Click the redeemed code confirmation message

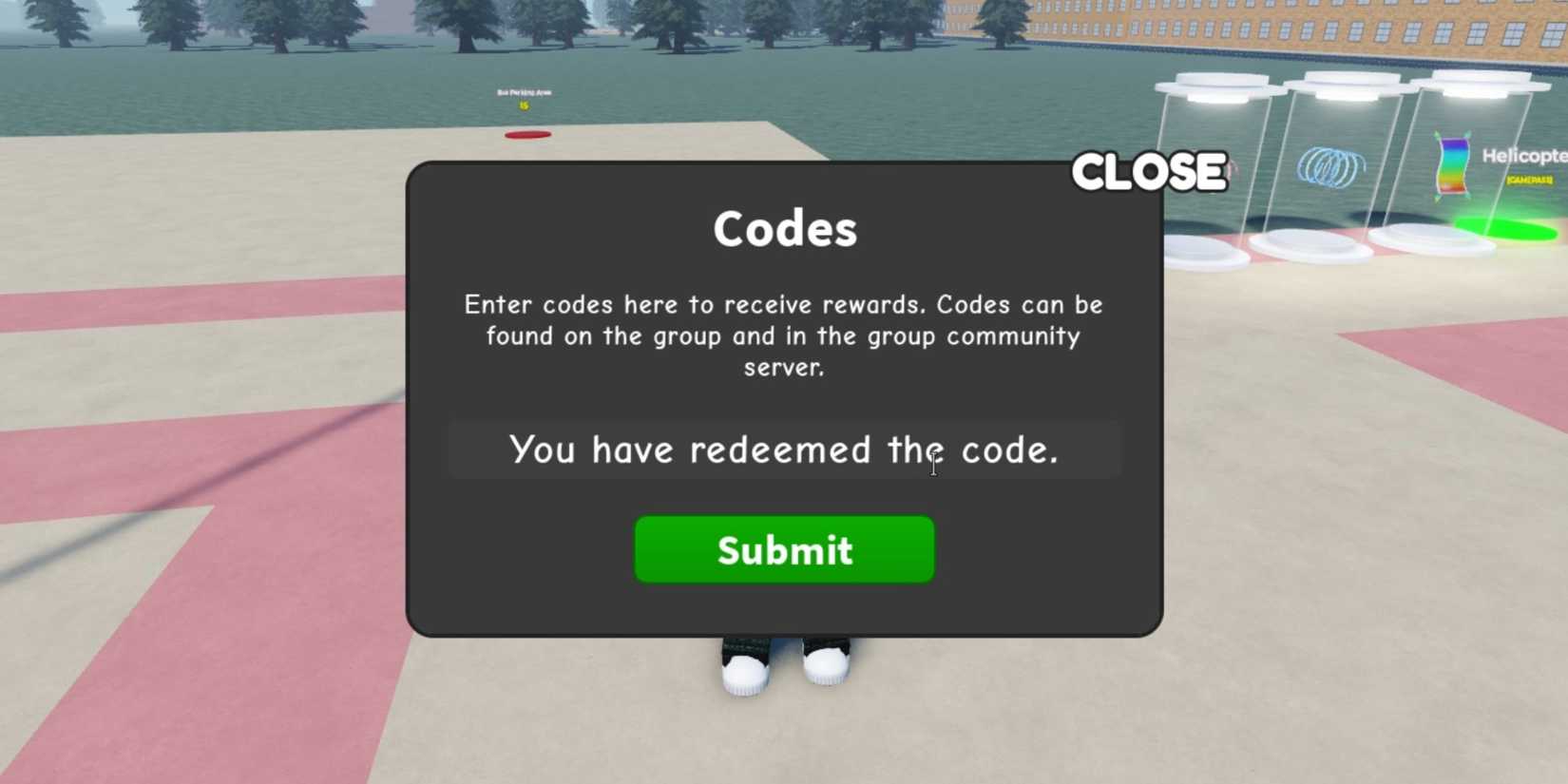784,449
